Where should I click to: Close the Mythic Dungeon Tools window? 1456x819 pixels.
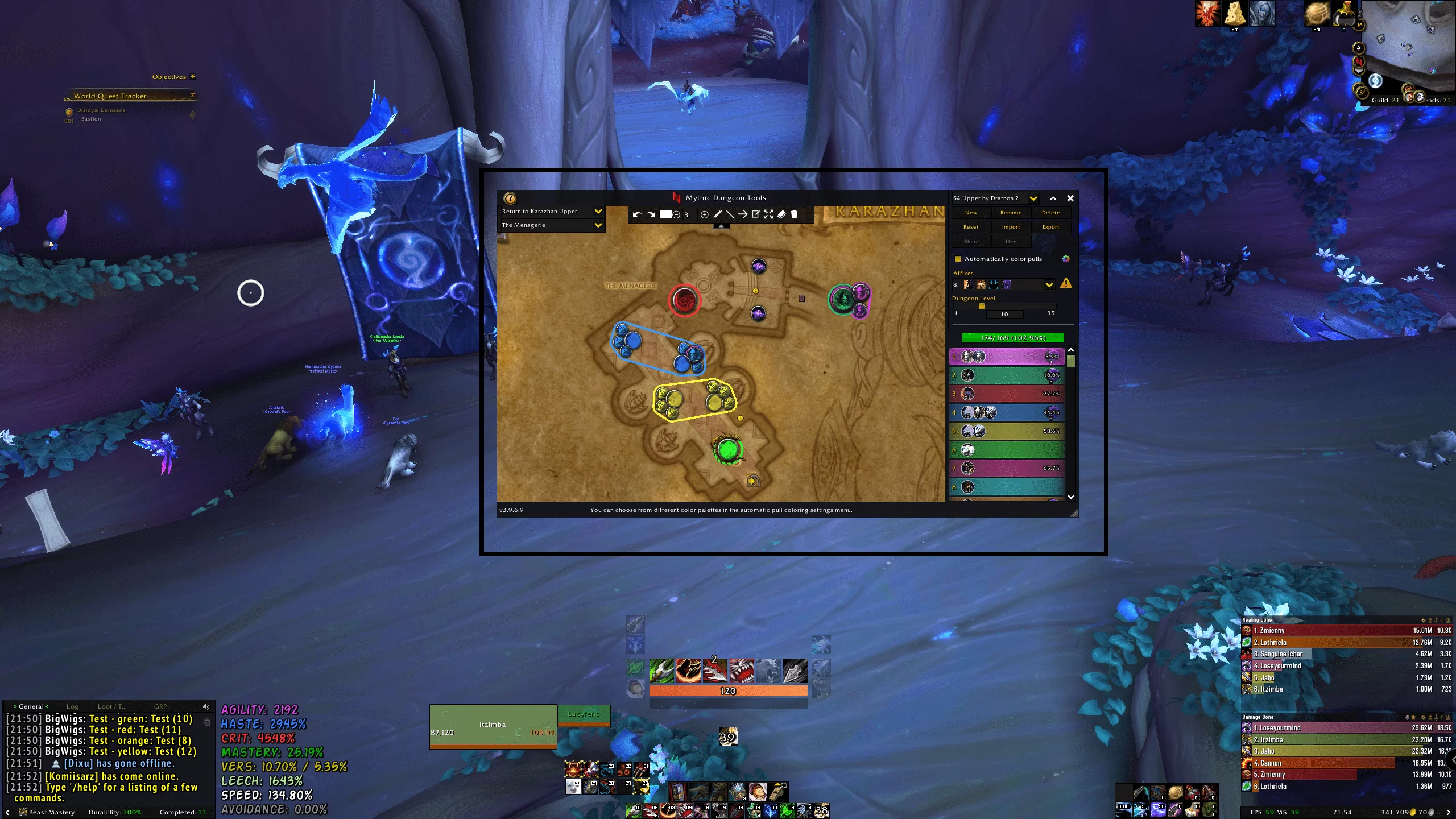pos(1070,198)
